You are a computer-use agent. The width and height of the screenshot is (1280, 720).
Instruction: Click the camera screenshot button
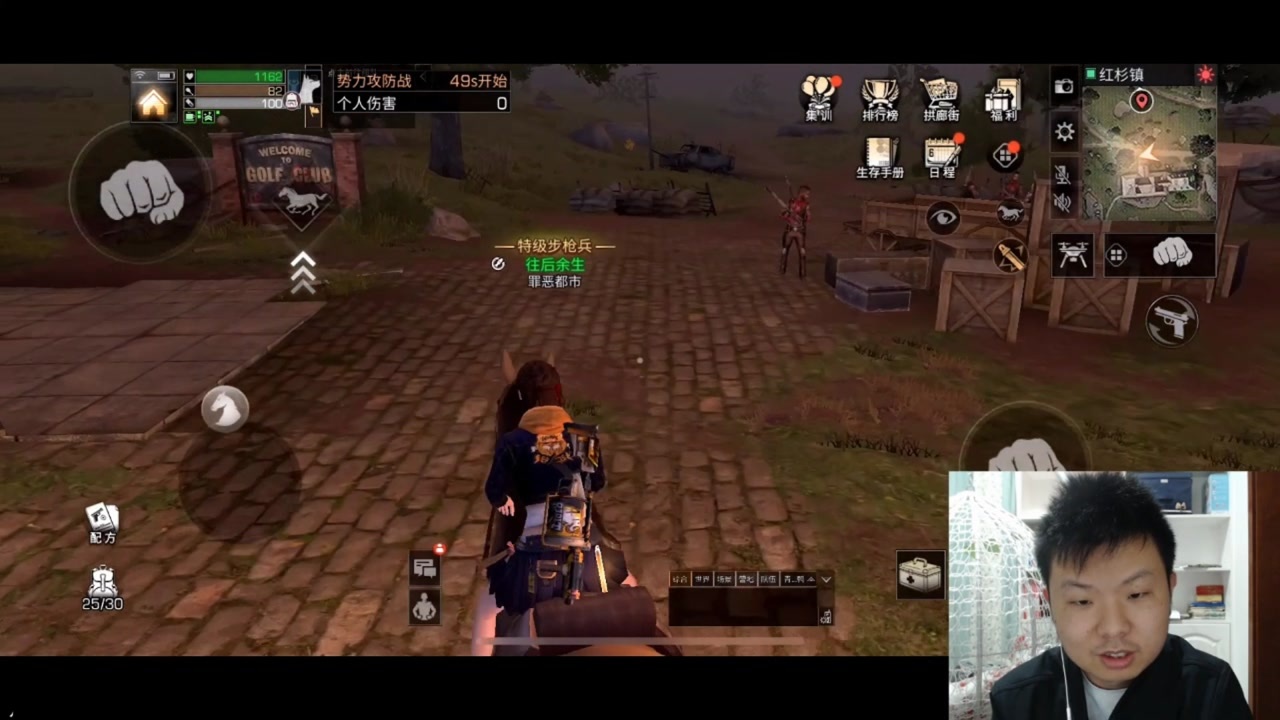tap(1064, 87)
